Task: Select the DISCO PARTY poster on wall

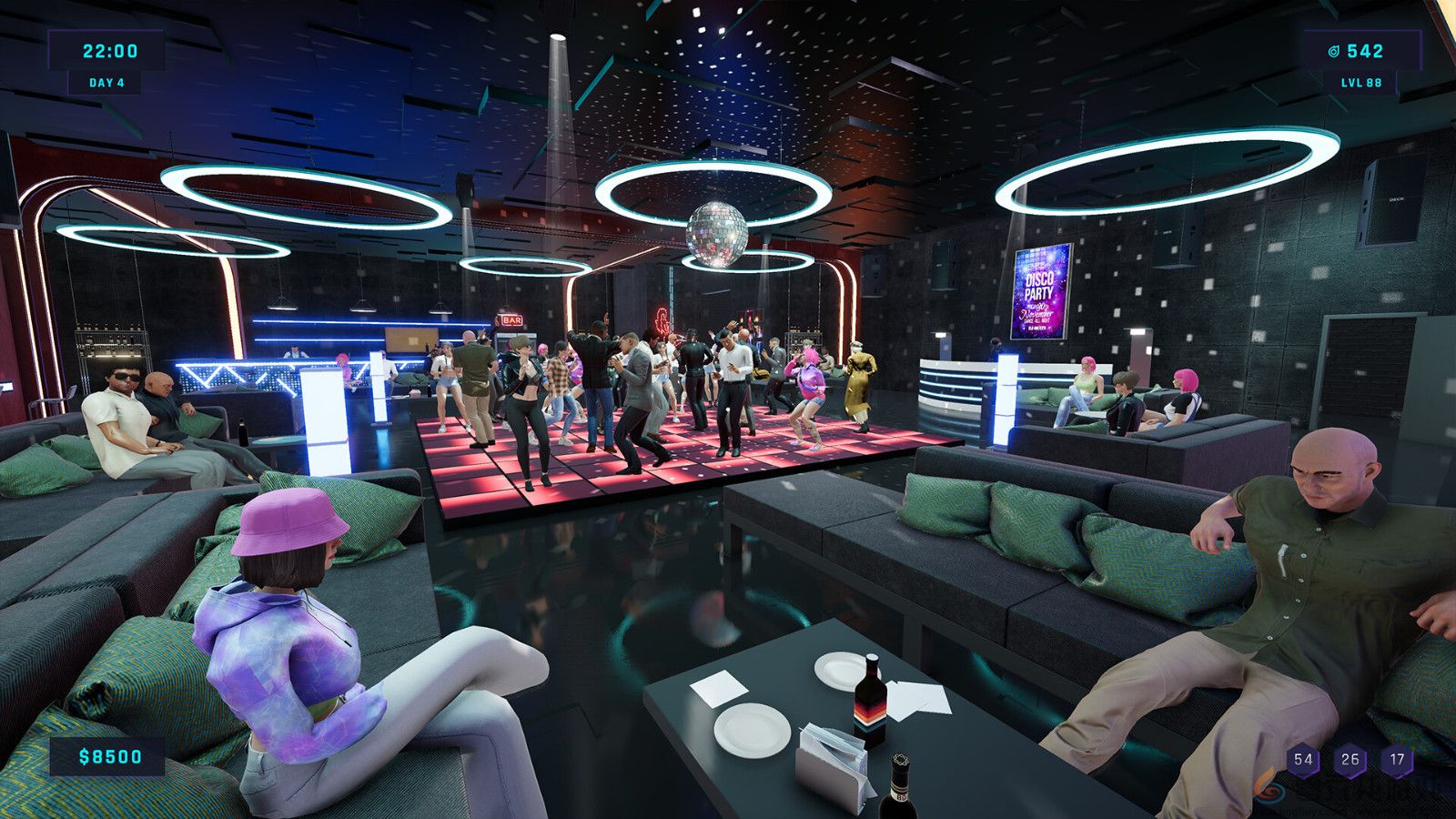Action: point(1040,289)
